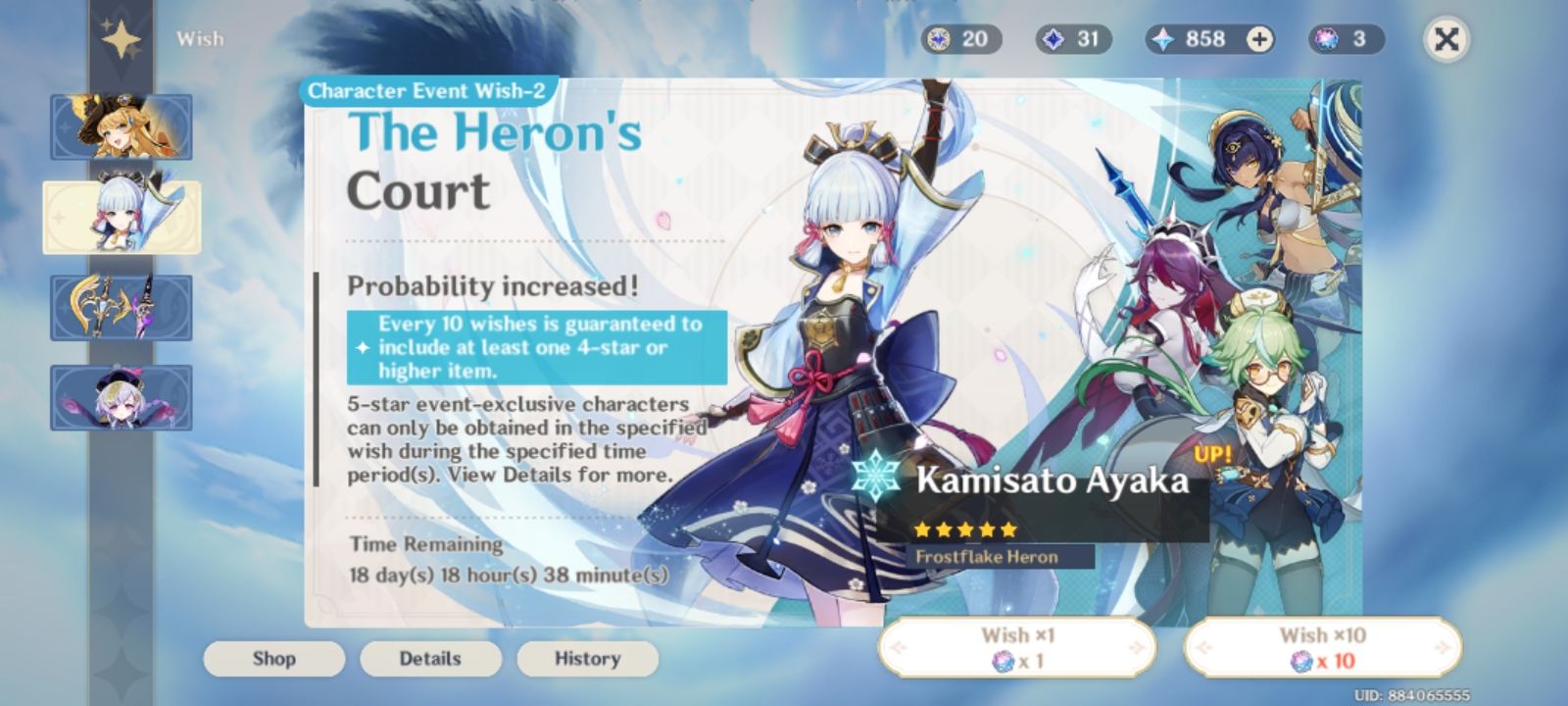Open the Shop
Screen dimensions: 1568x706
point(273,659)
